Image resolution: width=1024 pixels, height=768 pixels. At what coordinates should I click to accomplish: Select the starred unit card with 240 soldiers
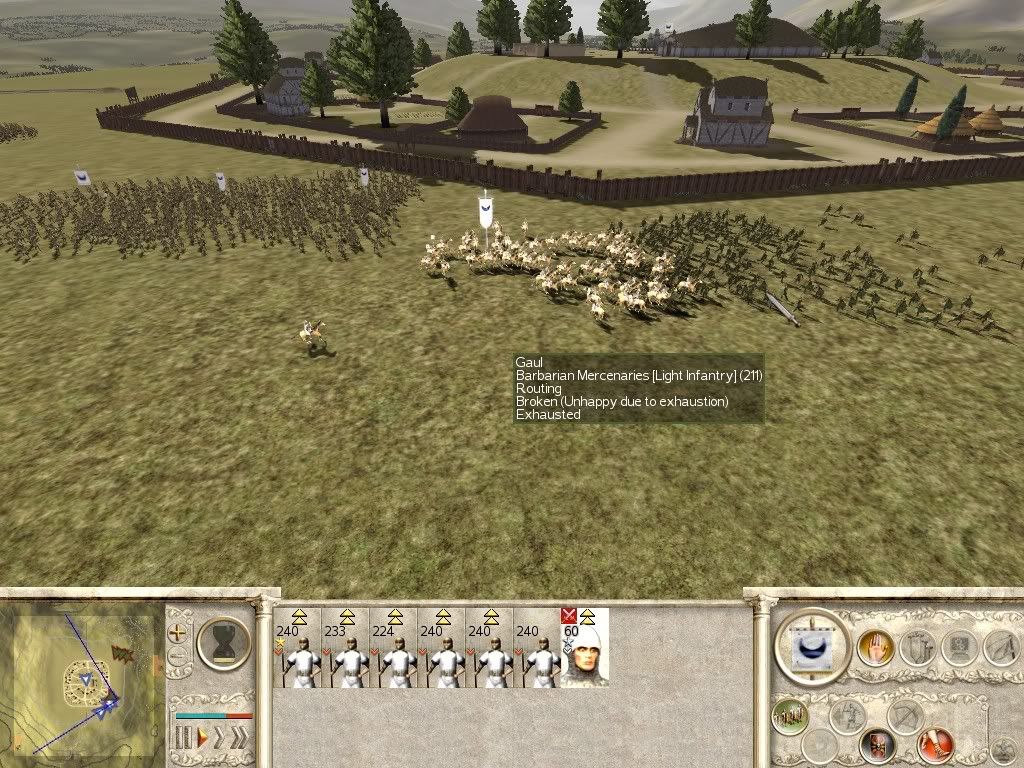click(x=300, y=648)
